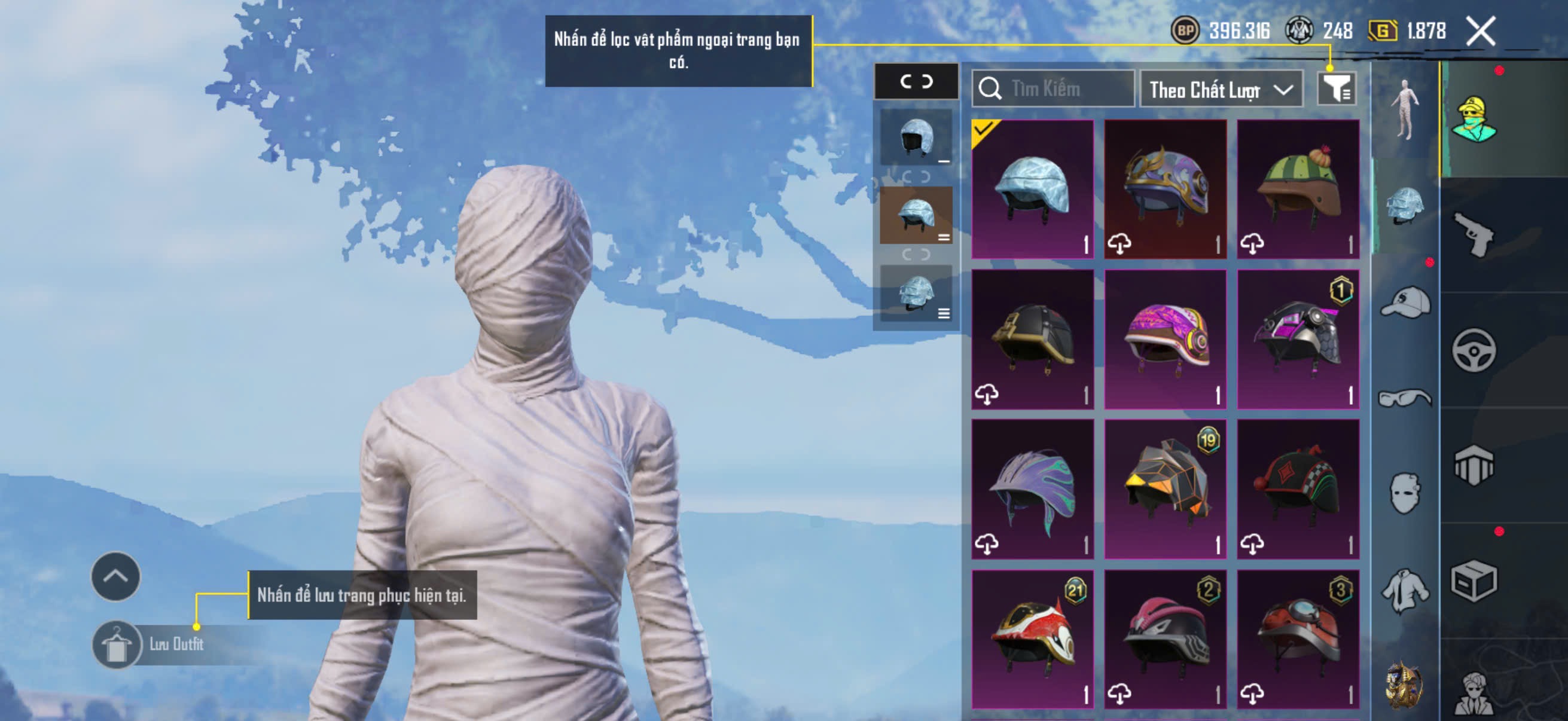Switch to the cap headwear category

(x=1405, y=303)
